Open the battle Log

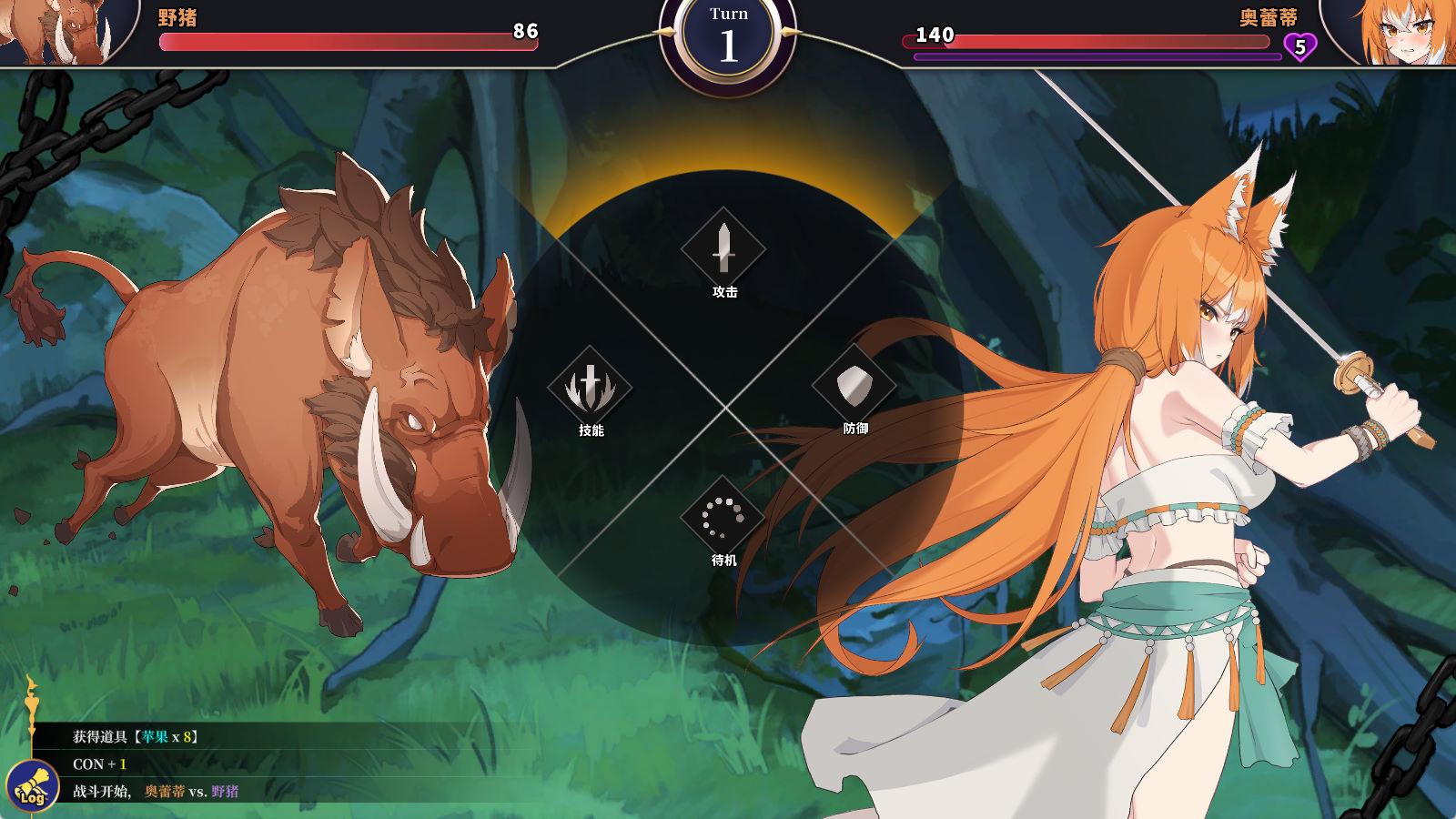click(32, 786)
